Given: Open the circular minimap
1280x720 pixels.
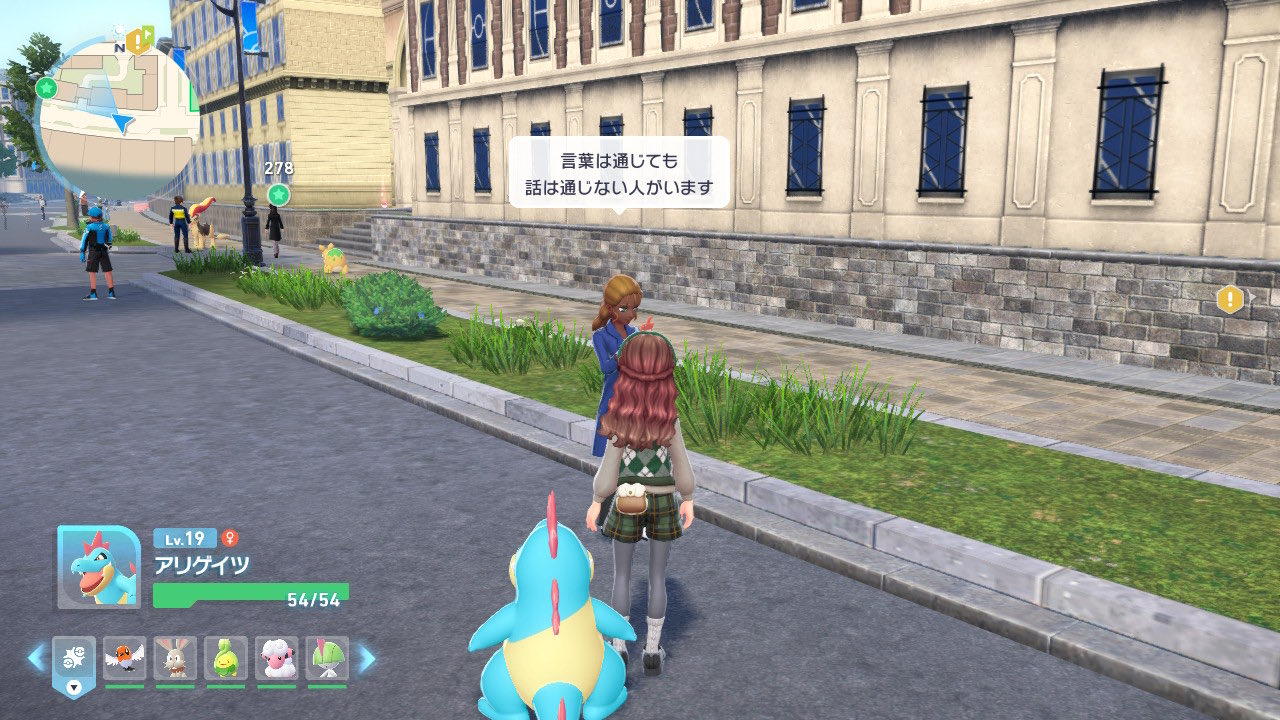Looking at the screenshot, I should pos(117,118).
